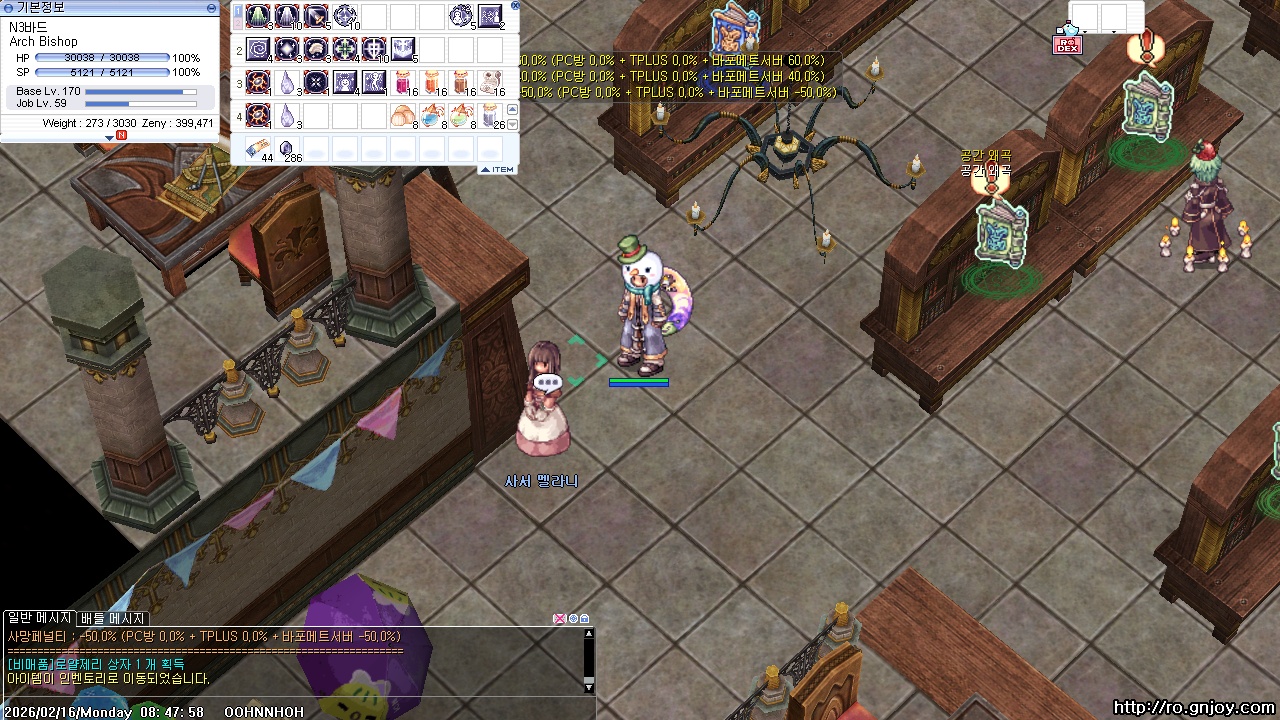Switch to the 배틀 메시지 chat tab

click(113, 618)
